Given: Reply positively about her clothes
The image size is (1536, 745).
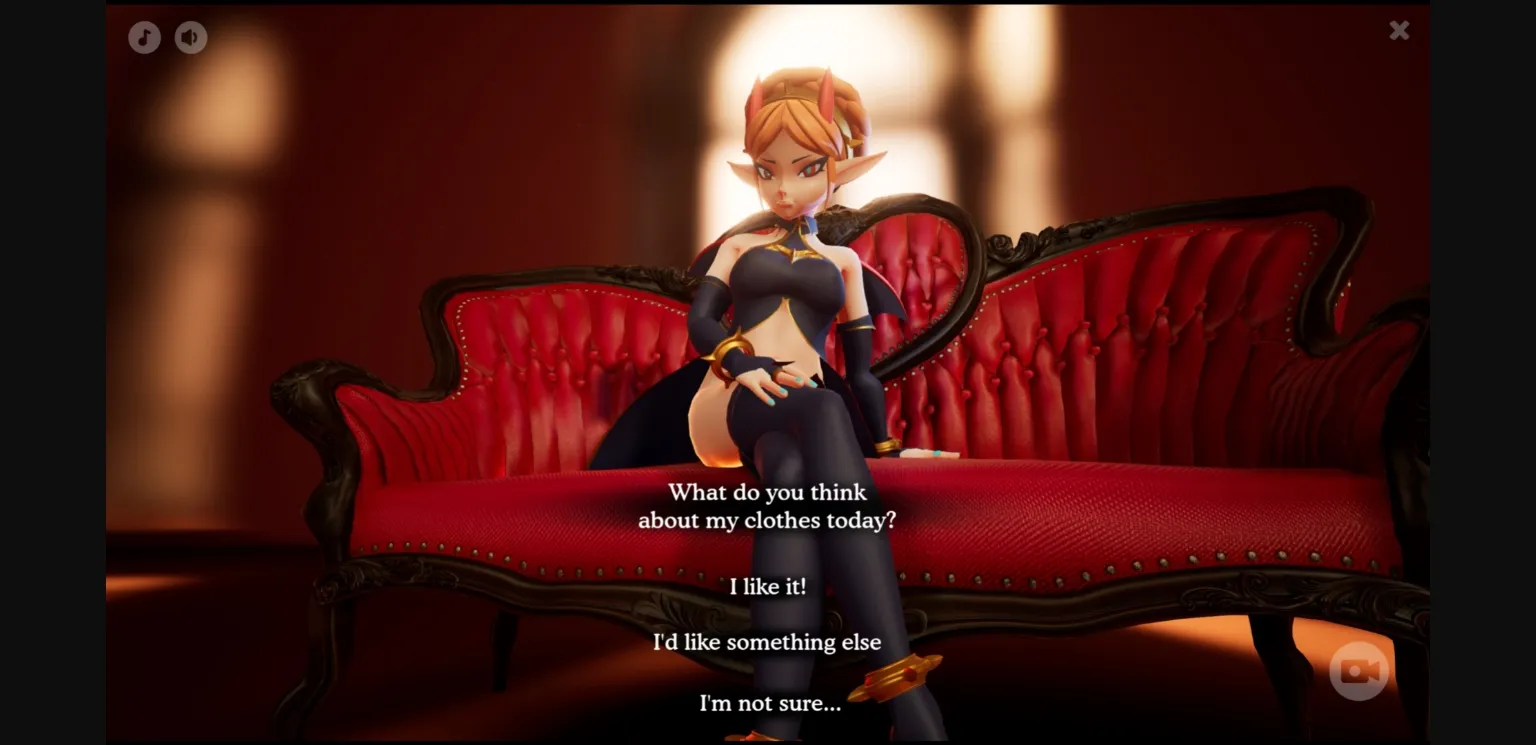Looking at the screenshot, I should point(766,587).
